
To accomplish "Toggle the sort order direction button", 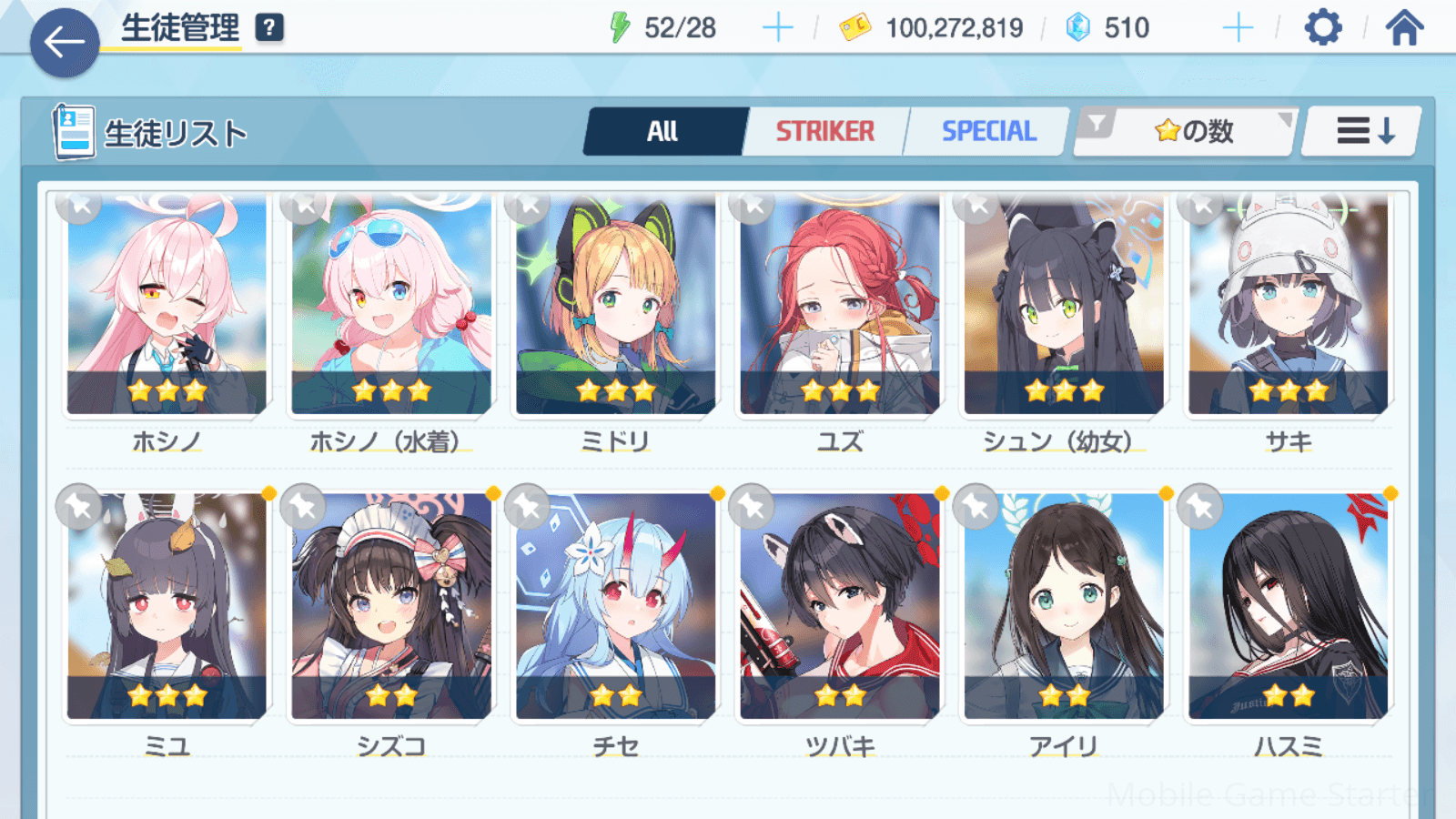I will tap(1363, 132).
